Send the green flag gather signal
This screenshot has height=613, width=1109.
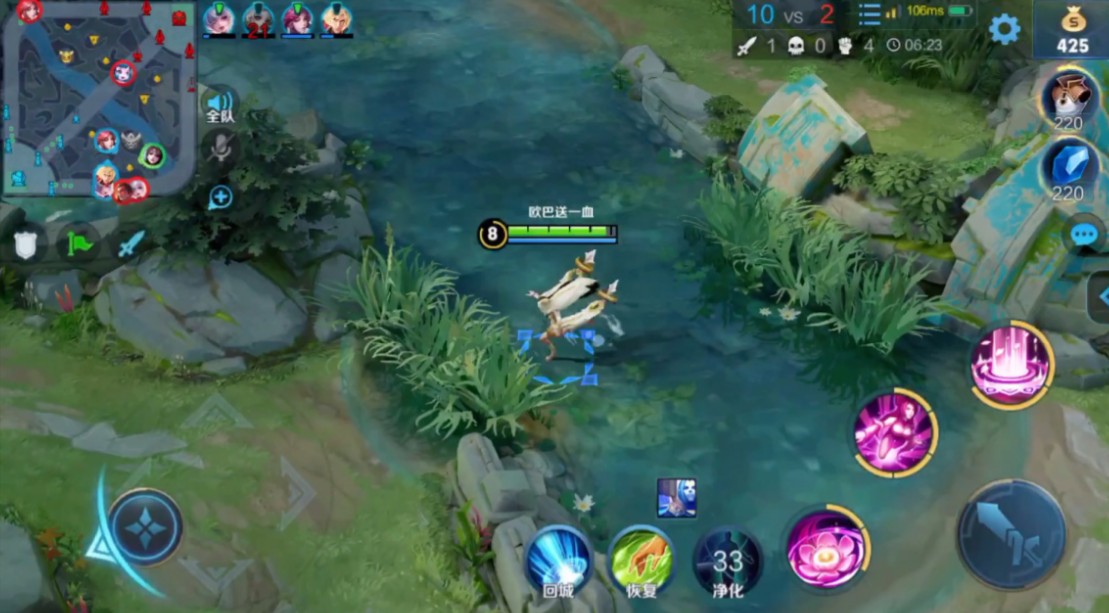click(79, 244)
